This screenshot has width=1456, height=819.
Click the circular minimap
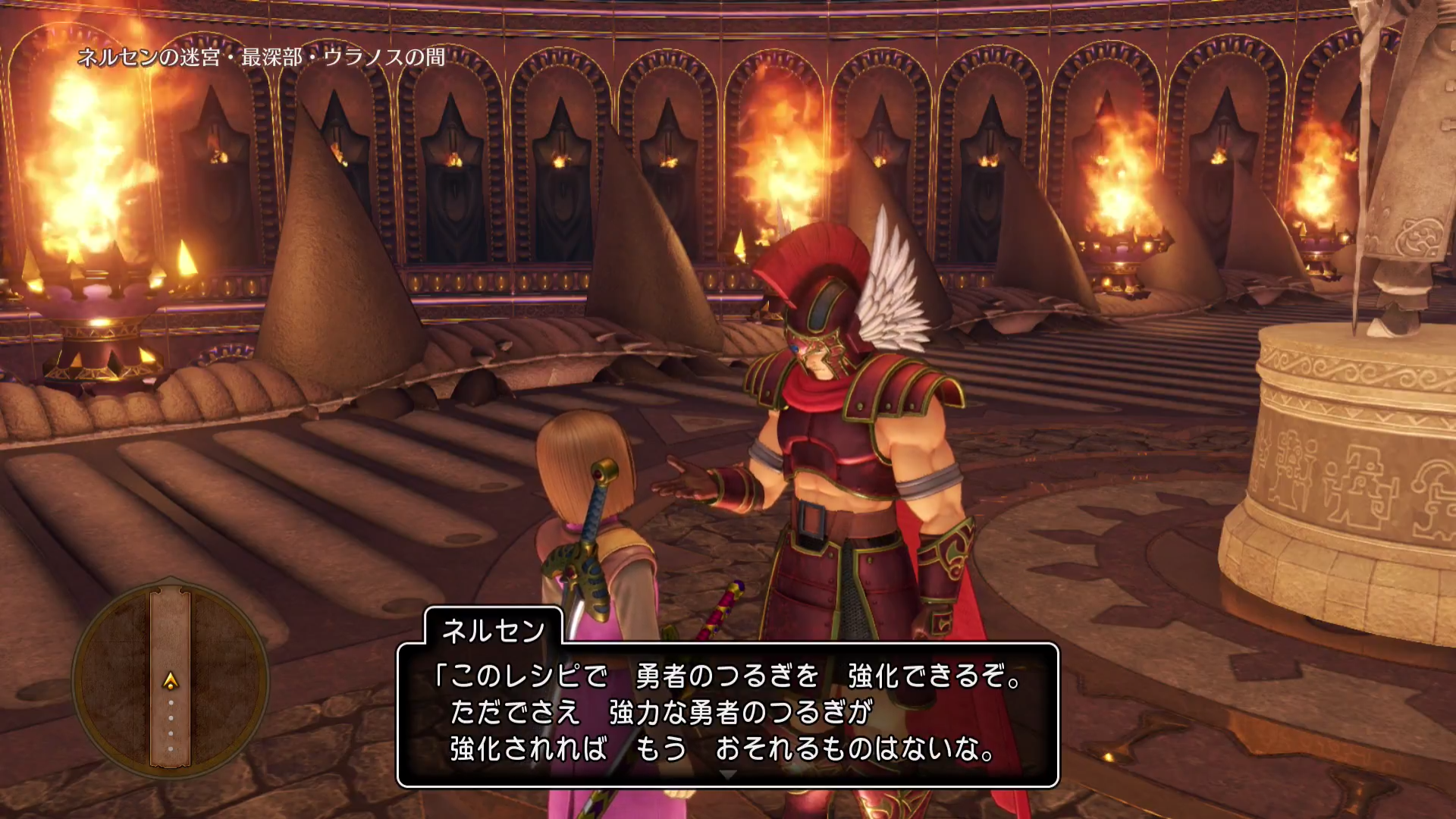click(171, 679)
